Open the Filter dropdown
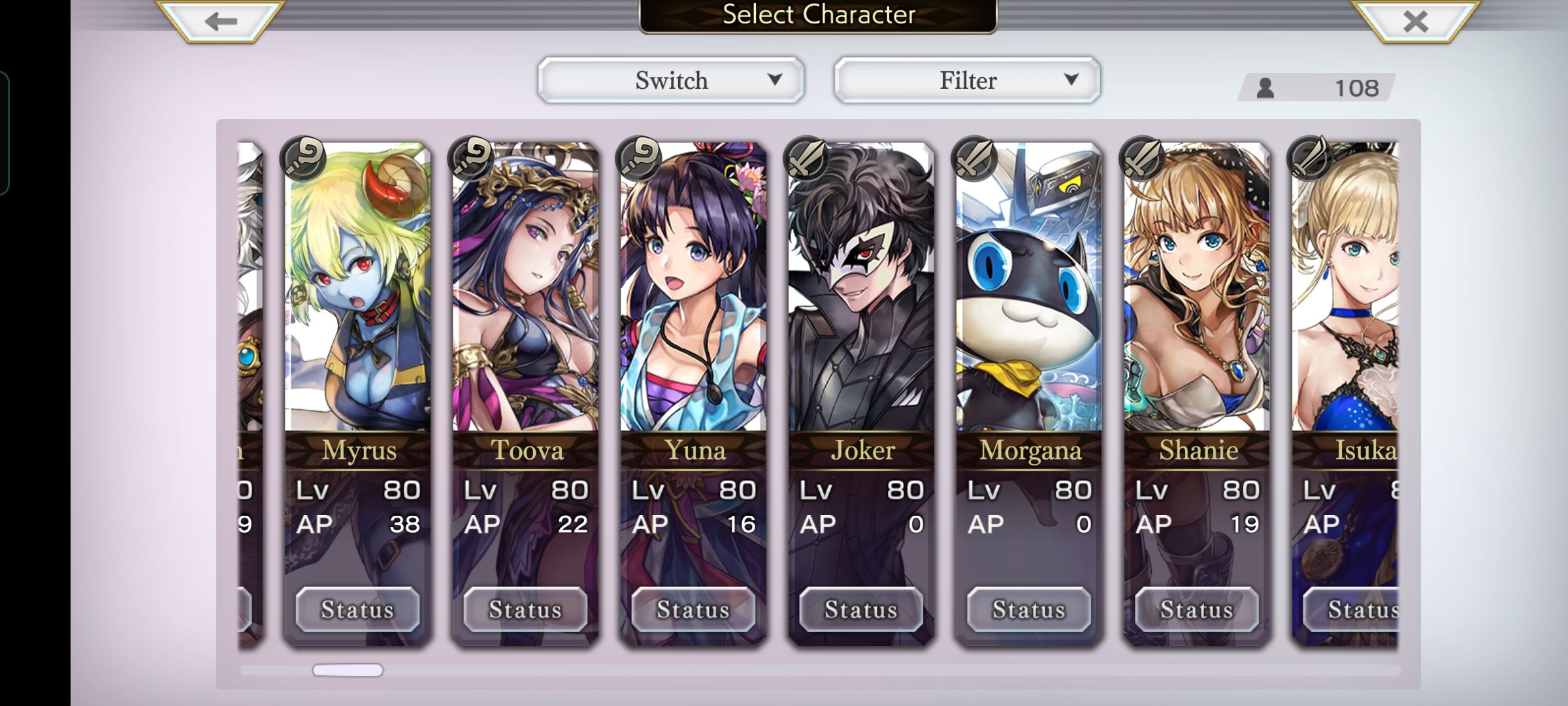The height and width of the screenshot is (706, 1568). tap(967, 80)
